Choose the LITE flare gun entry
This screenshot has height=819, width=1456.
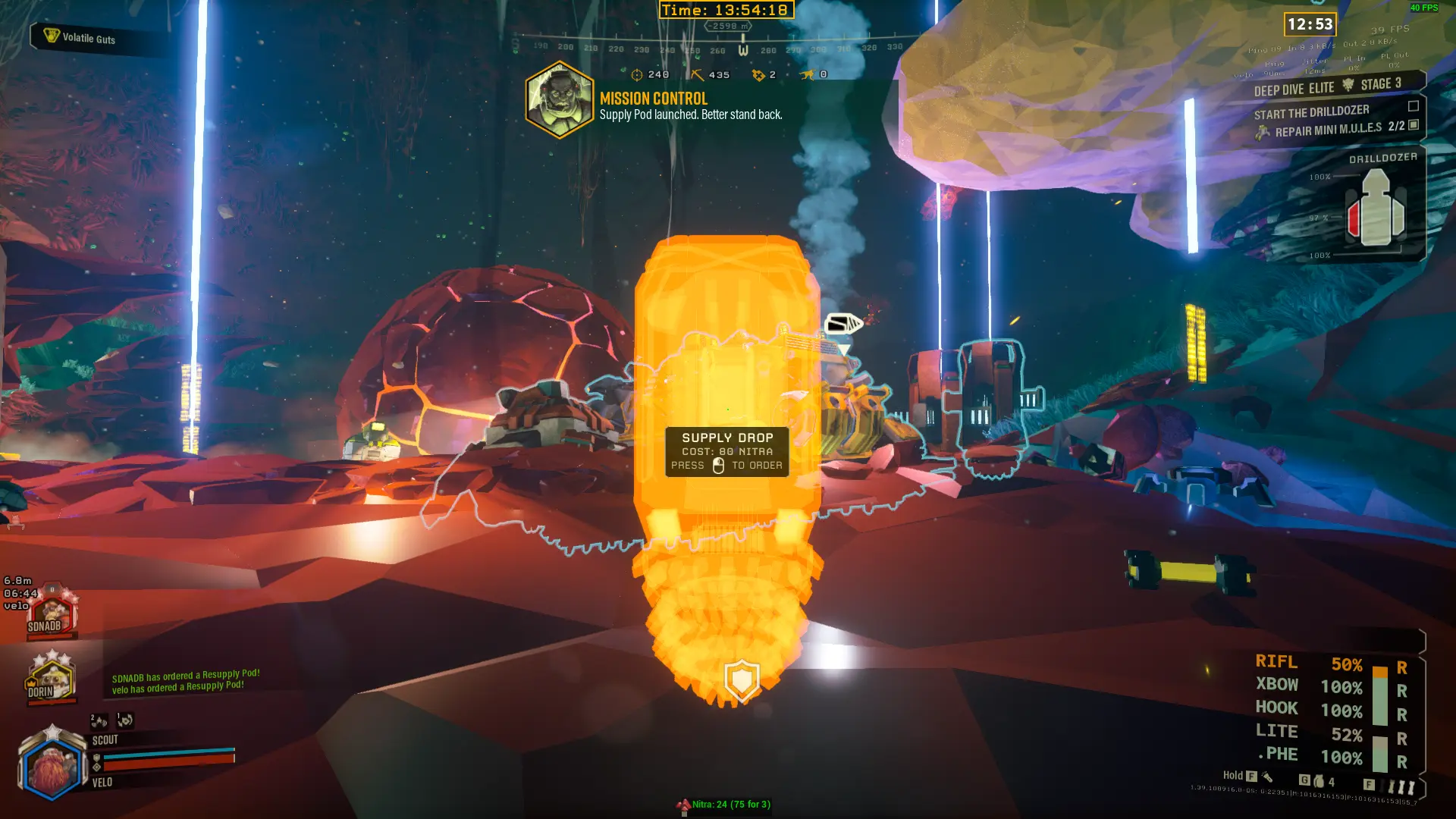coord(1277,732)
